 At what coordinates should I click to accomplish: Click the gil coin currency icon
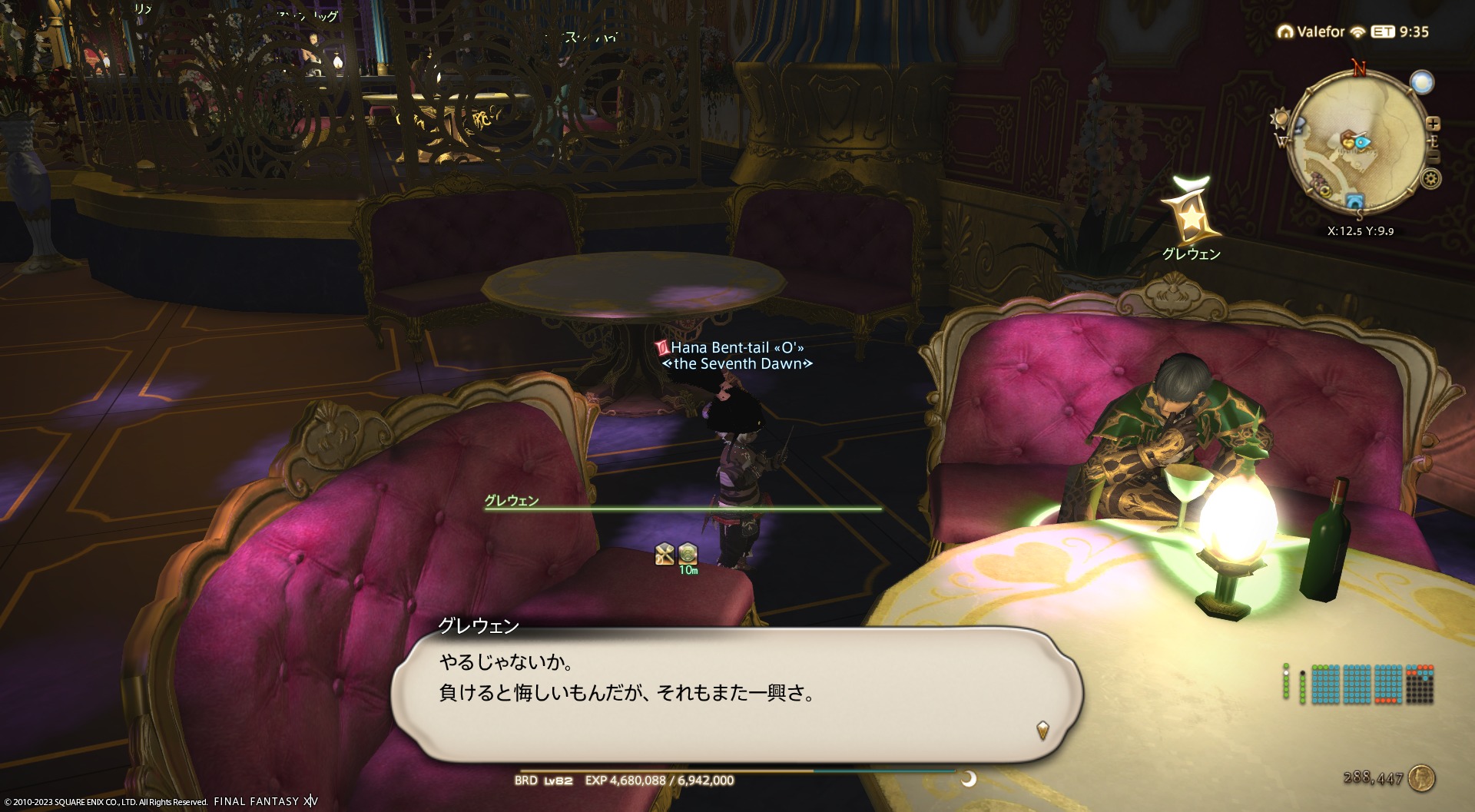[1422, 778]
